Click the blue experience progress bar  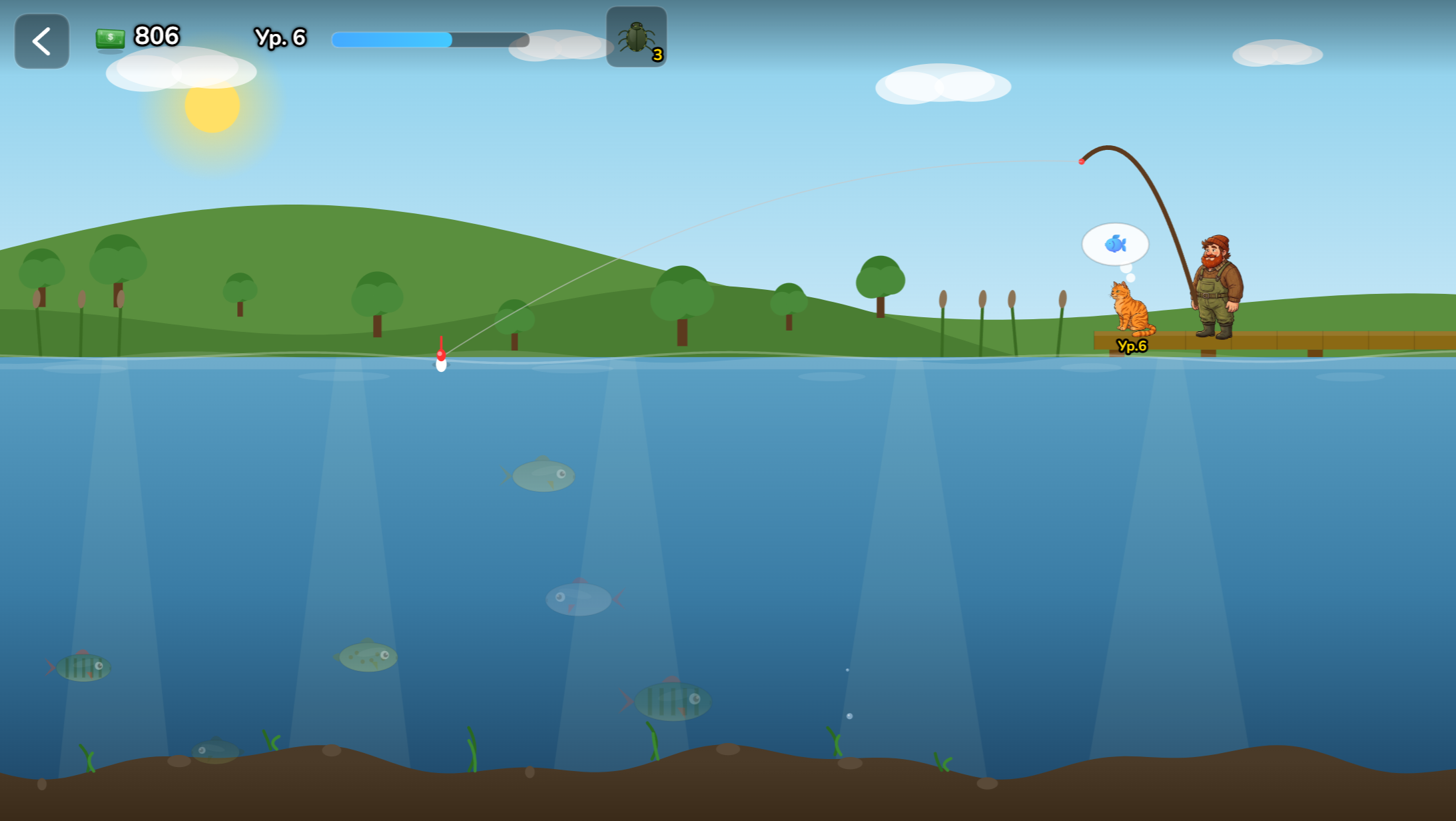393,40
